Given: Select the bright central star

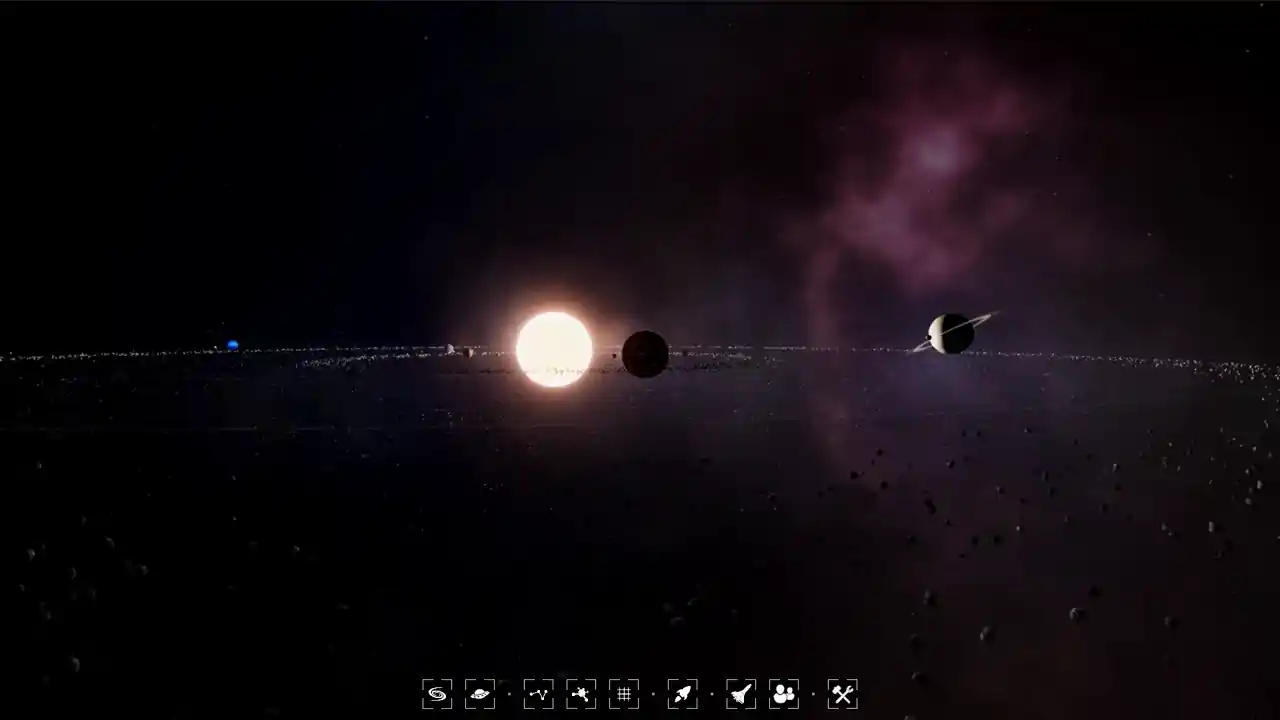Looking at the screenshot, I should point(554,349).
